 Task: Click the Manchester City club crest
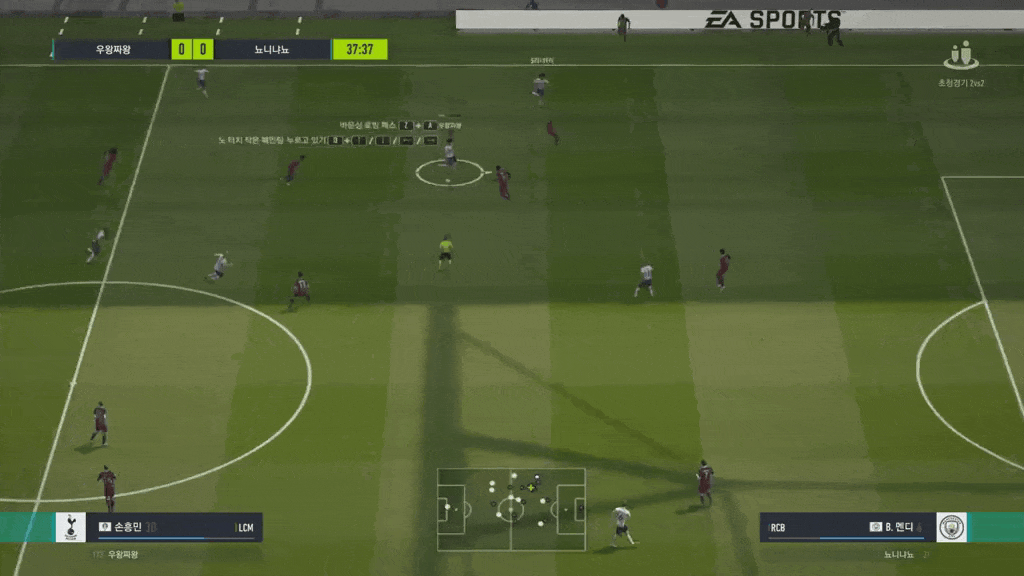coord(951,527)
